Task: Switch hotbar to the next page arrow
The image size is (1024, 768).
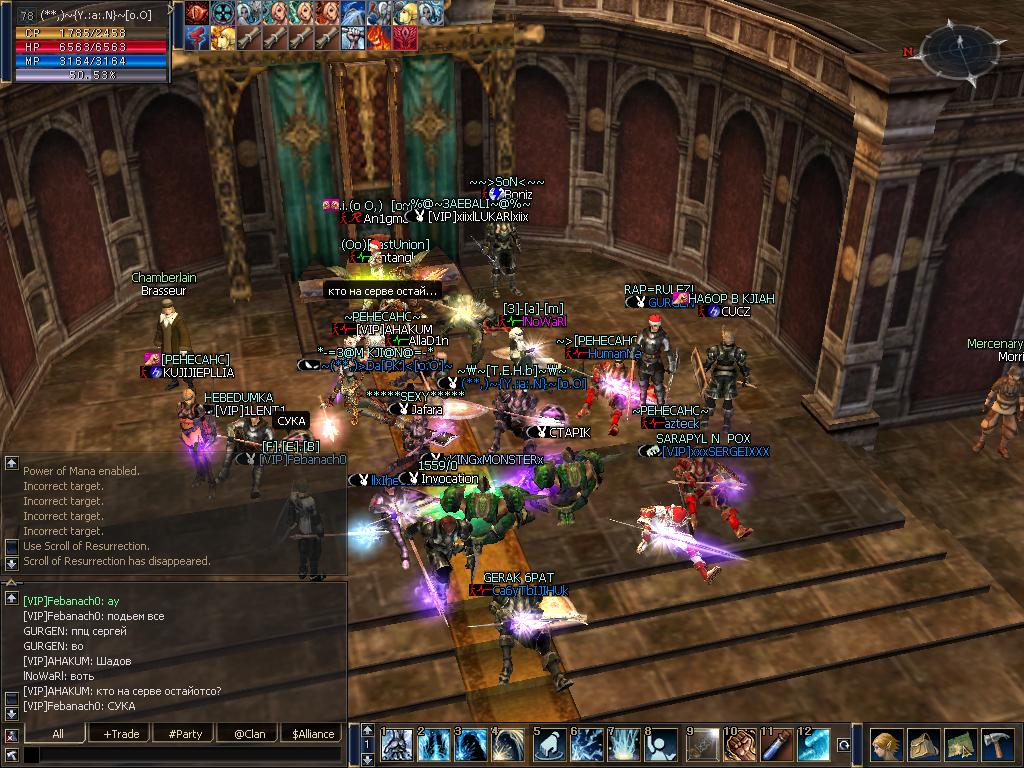Action: pos(366,757)
